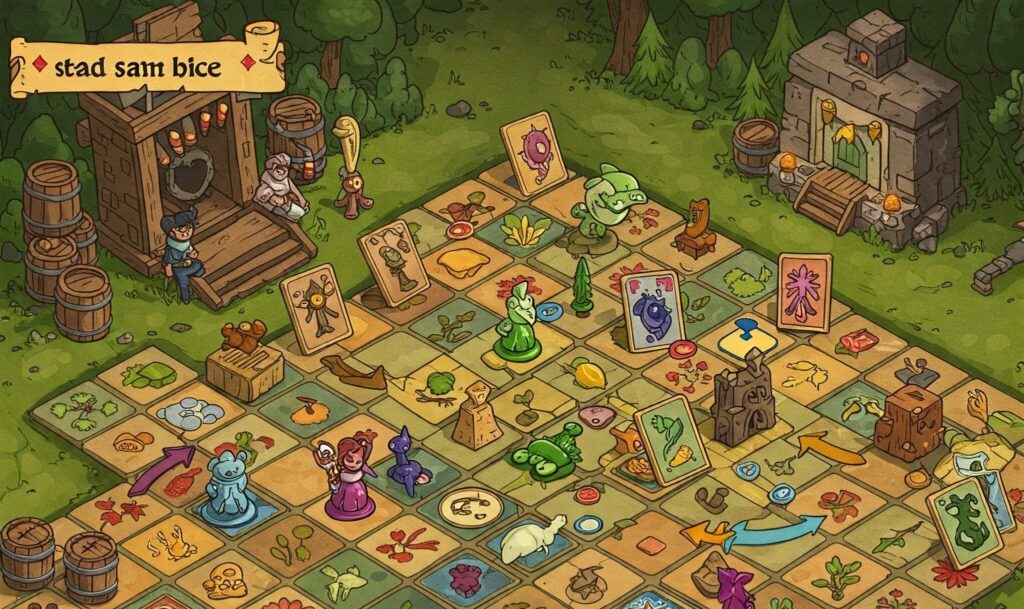This screenshot has width=1024, height=609.
Task: Select the green card showing a carrot
Action: click(671, 439)
